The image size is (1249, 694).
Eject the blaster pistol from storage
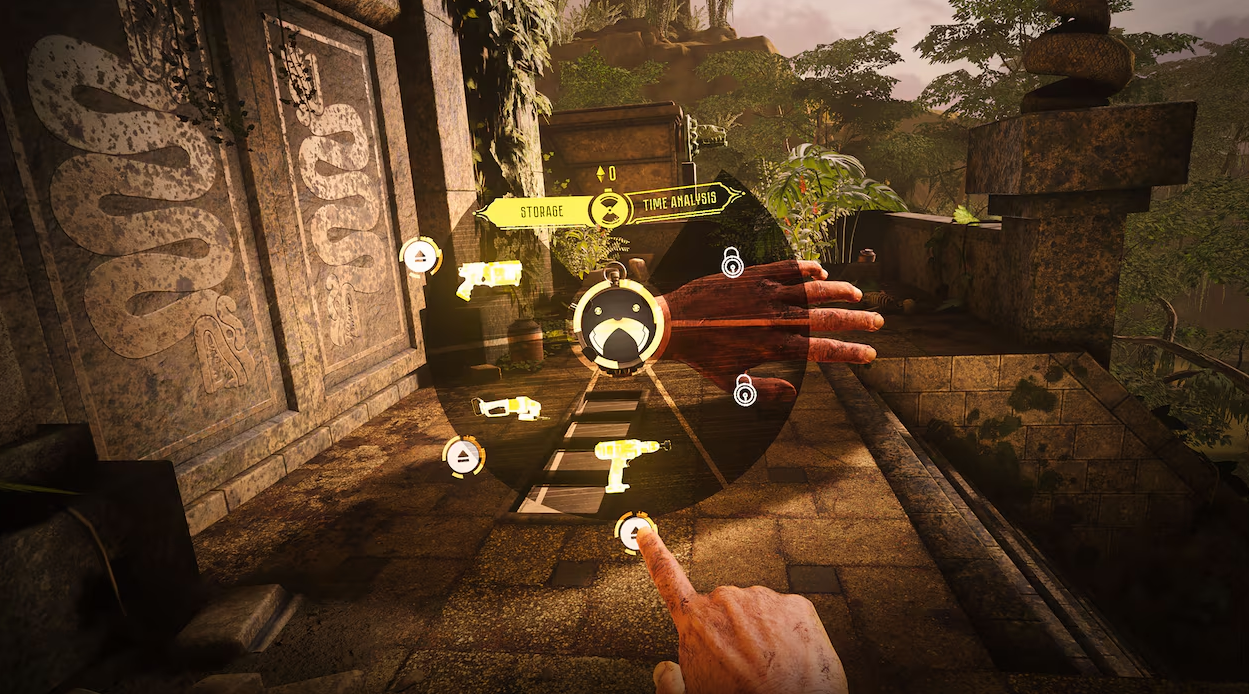click(x=421, y=257)
